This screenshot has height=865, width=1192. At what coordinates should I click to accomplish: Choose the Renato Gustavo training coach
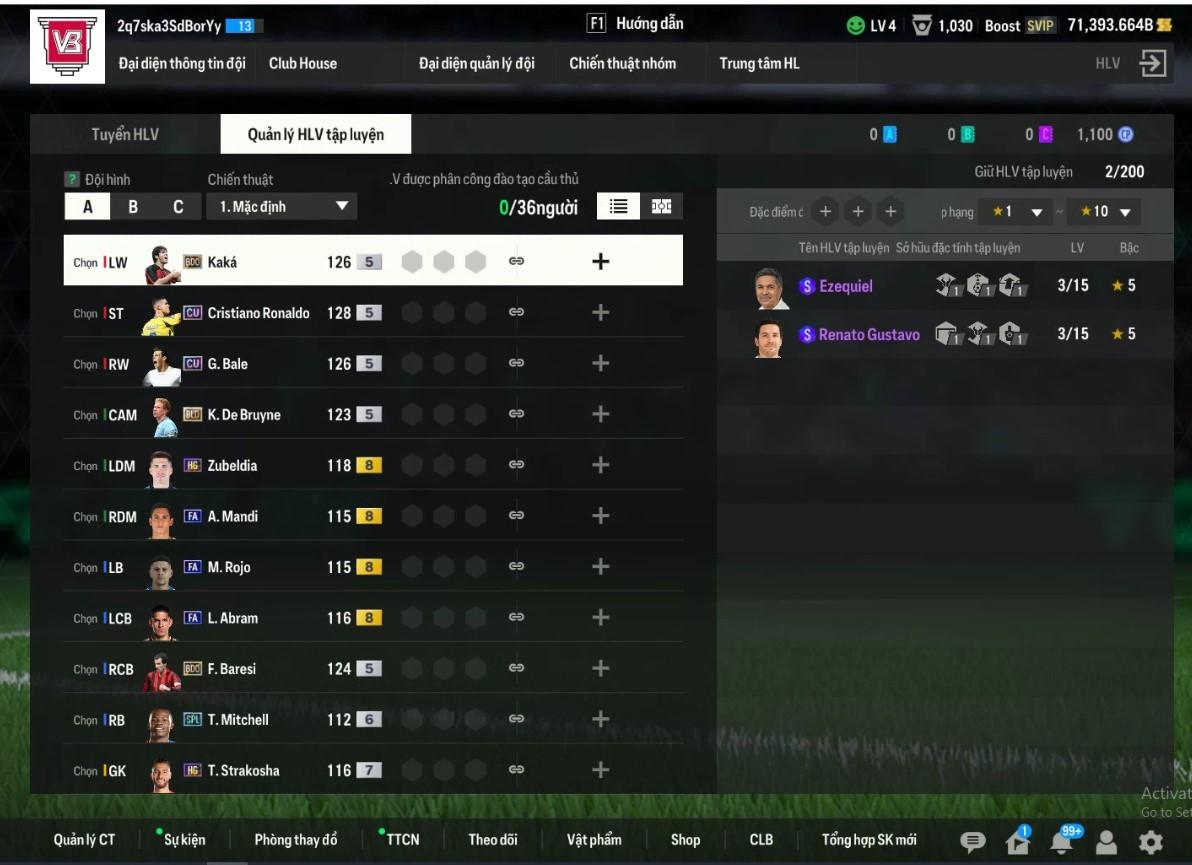[x=868, y=335]
